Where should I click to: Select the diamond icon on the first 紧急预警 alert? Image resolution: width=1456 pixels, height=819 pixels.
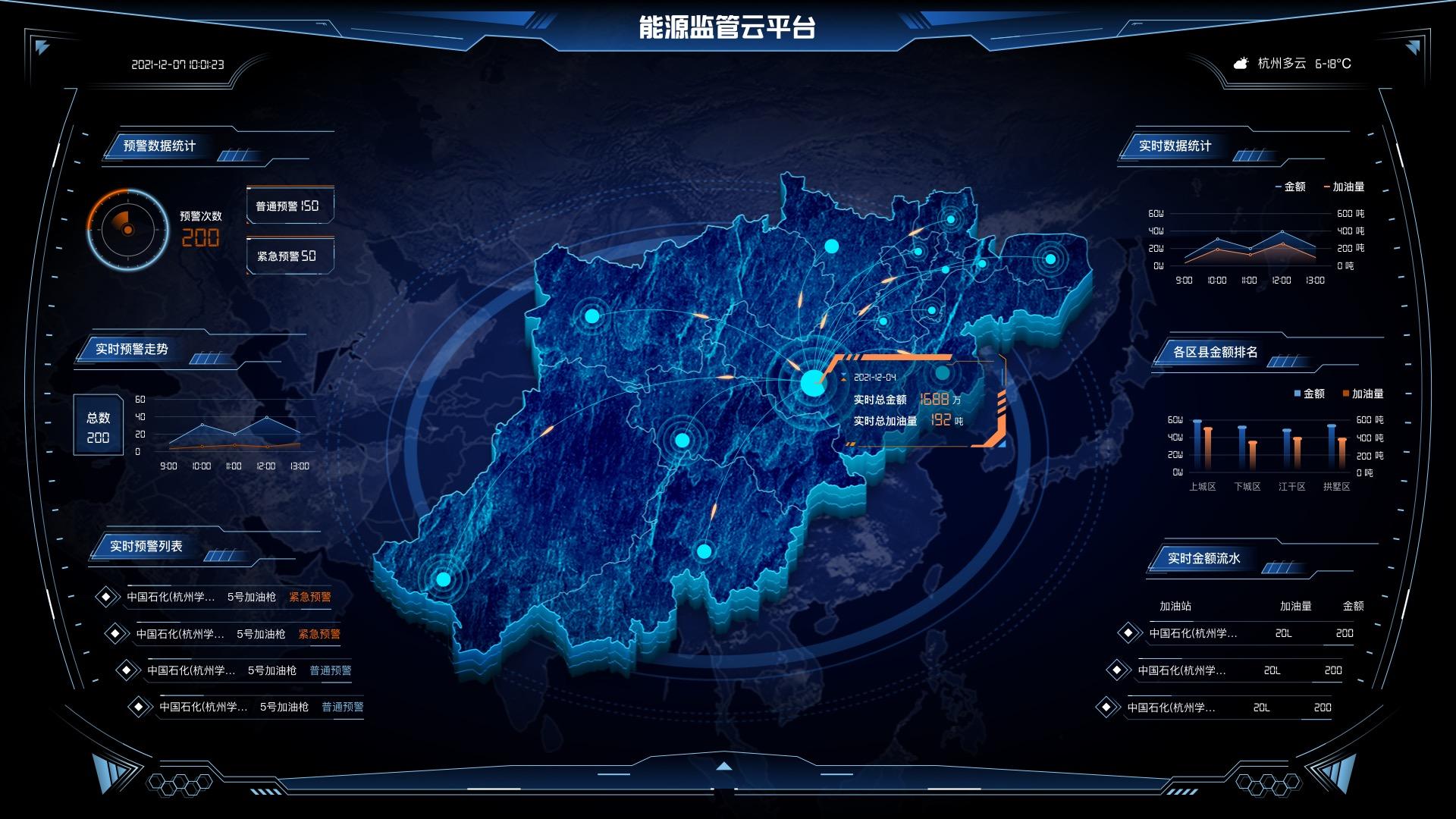(108, 597)
